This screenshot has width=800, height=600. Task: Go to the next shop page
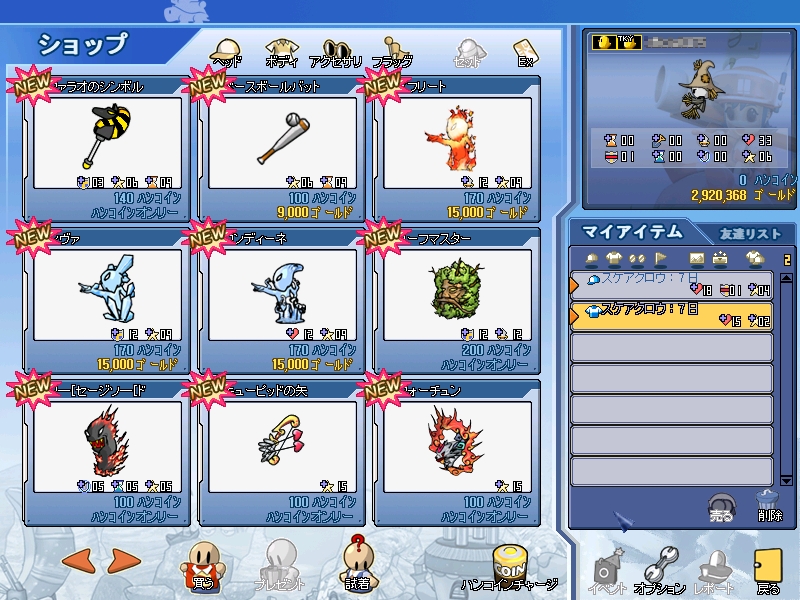coord(122,561)
